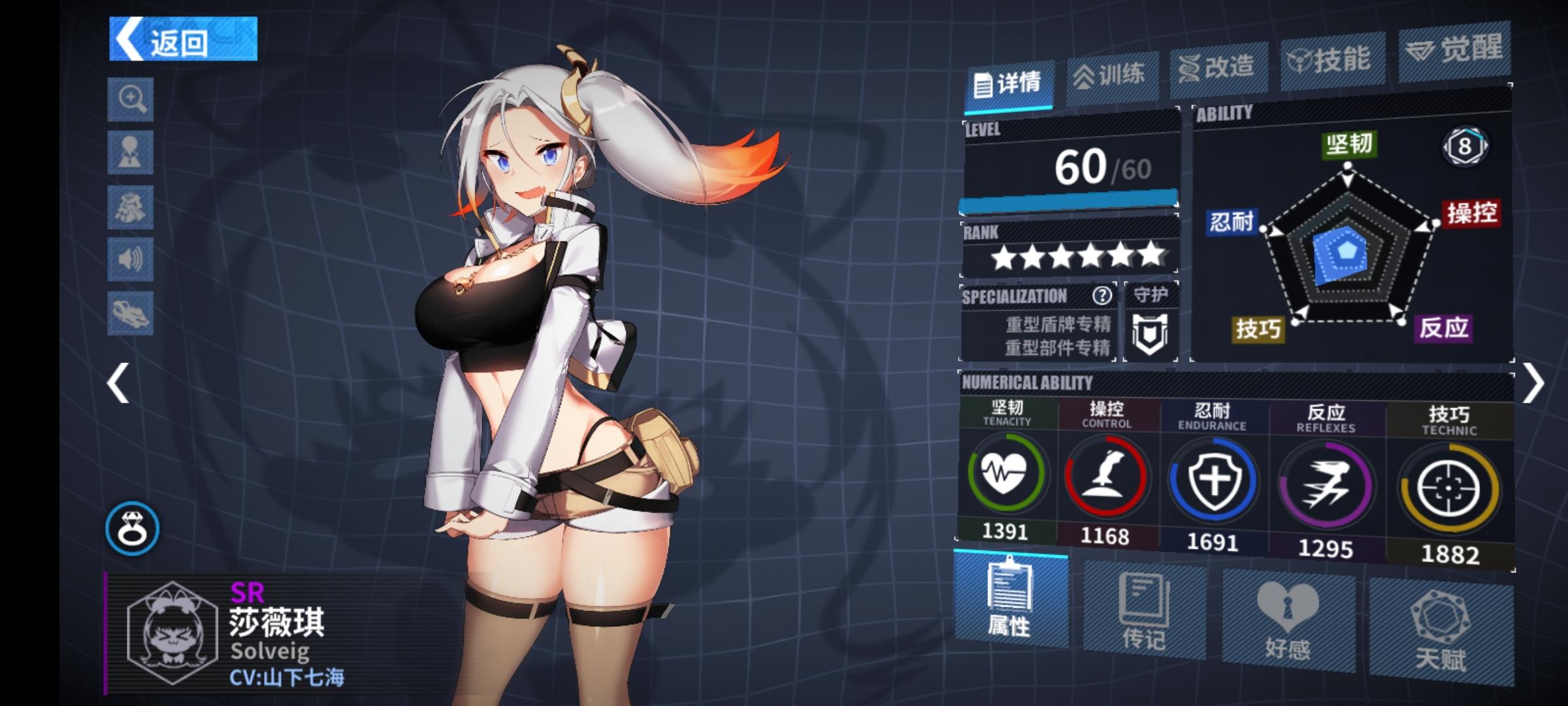This screenshot has height=706, width=1568.
Task: Click the 守护 guardian shield icon
Action: pos(1151,333)
